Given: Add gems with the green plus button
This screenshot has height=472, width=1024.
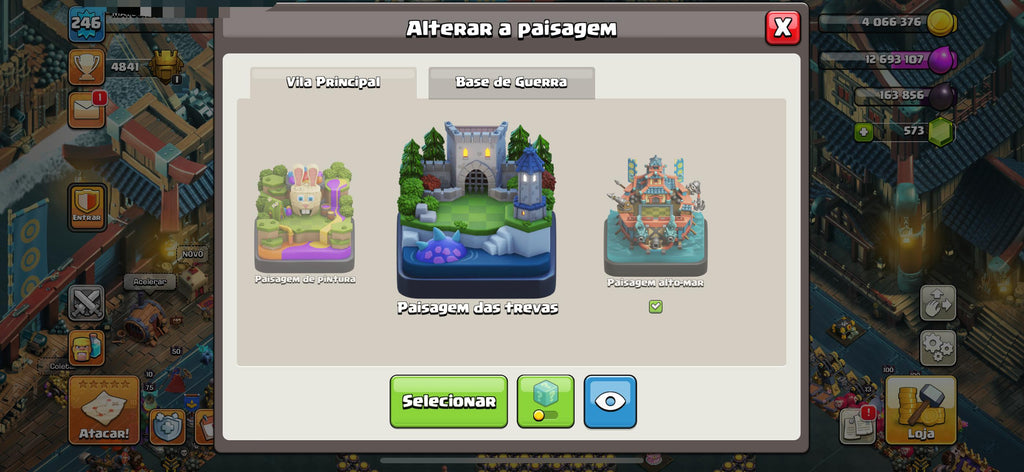Looking at the screenshot, I should [x=863, y=131].
